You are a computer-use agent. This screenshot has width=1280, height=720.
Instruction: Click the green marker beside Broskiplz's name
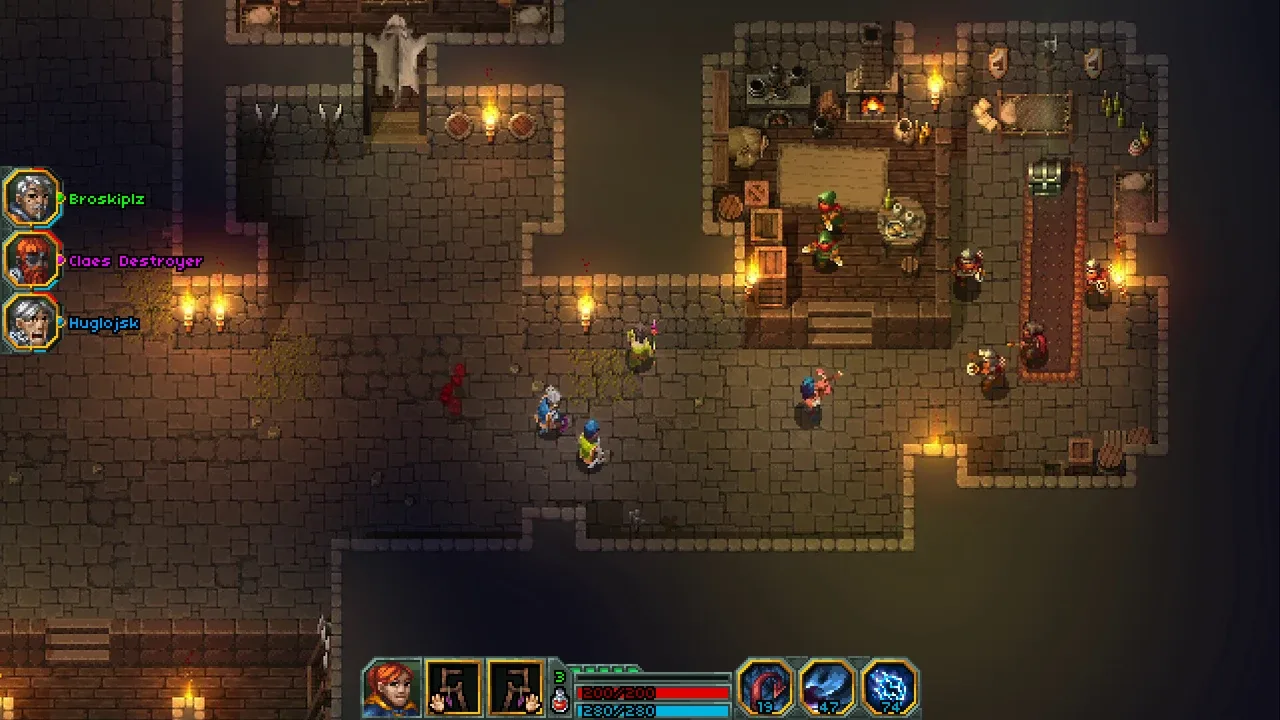(x=60, y=196)
